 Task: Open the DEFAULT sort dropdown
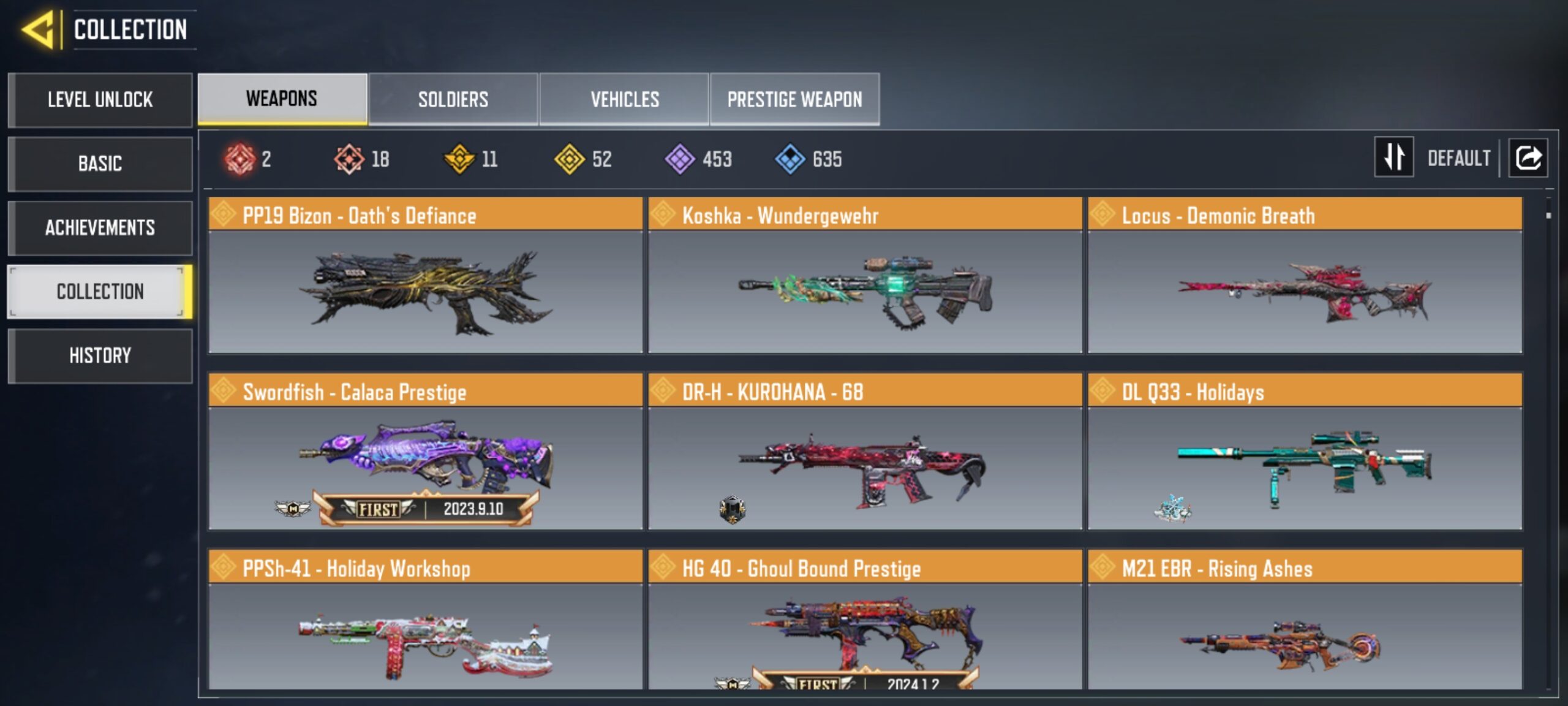coord(1460,158)
